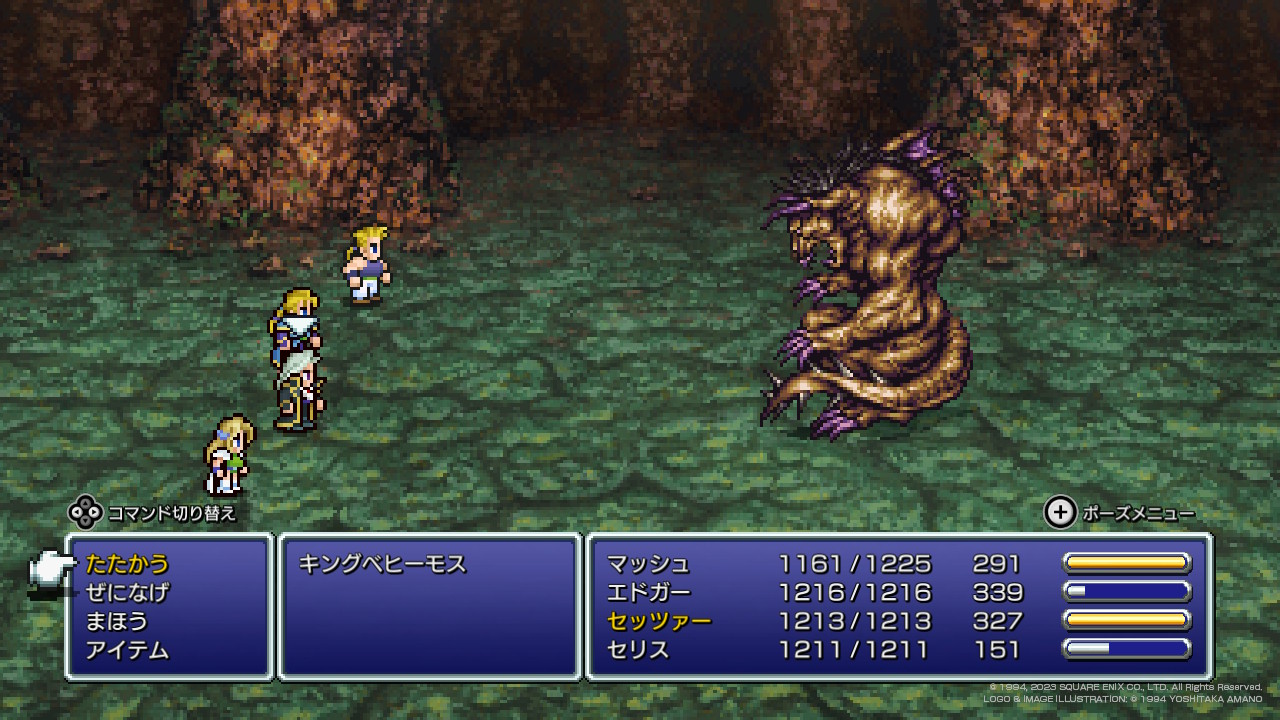The height and width of the screenshot is (720, 1280).
Task: Select party member セリス row
Action: (638, 651)
